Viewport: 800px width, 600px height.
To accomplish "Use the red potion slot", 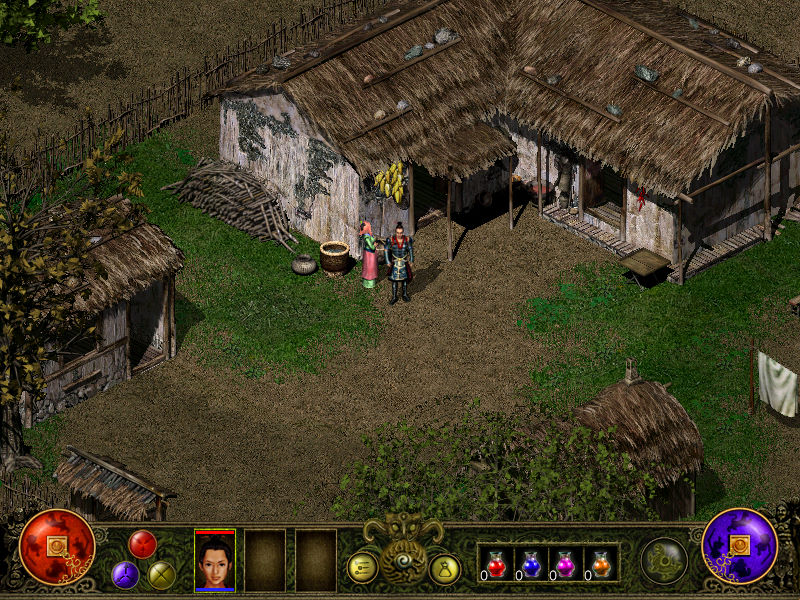I will [496, 565].
